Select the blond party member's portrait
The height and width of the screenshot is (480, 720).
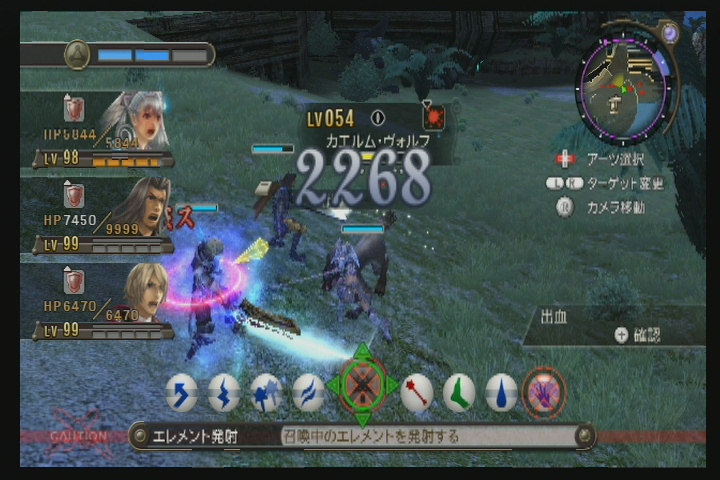(142, 291)
